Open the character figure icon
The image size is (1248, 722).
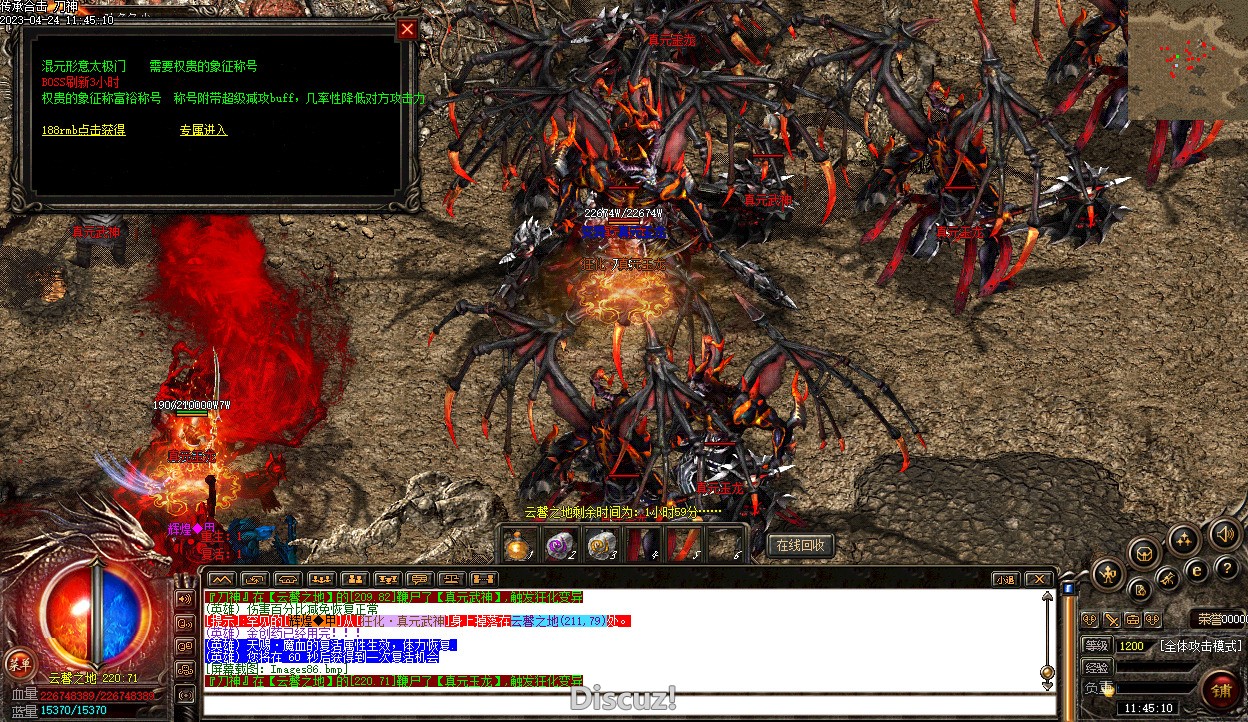[x=1109, y=574]
